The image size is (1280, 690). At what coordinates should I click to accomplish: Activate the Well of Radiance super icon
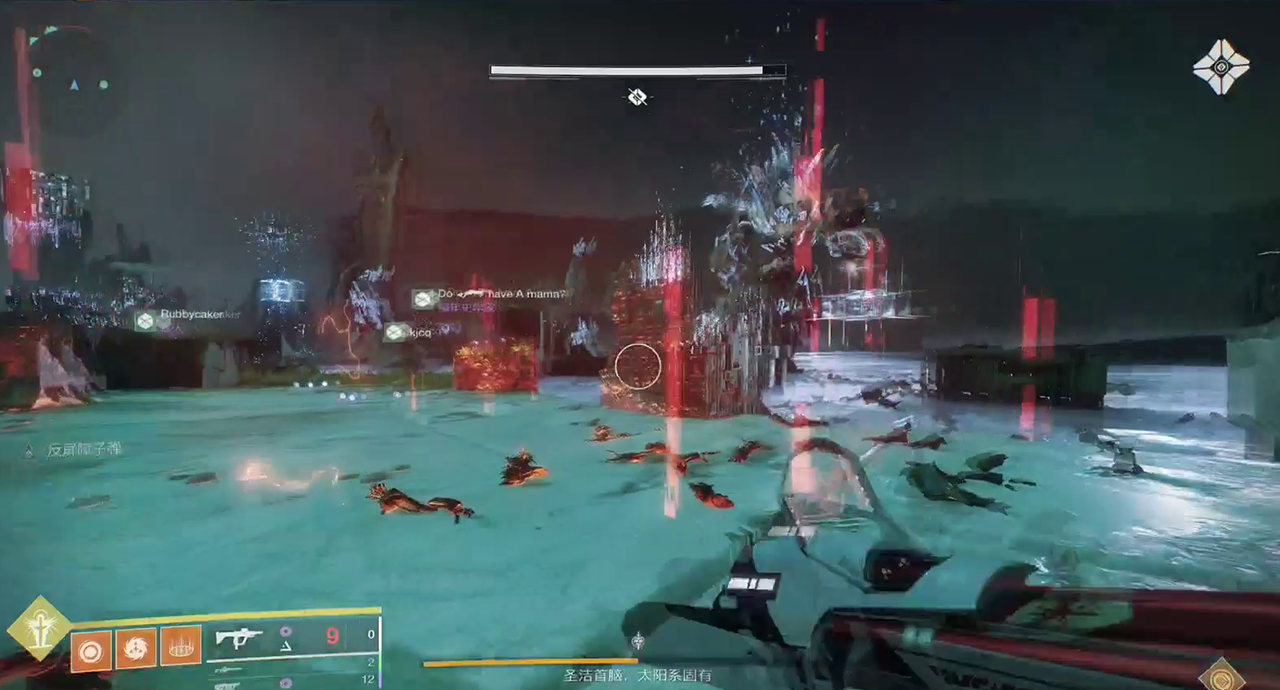[x=39, y=630]
